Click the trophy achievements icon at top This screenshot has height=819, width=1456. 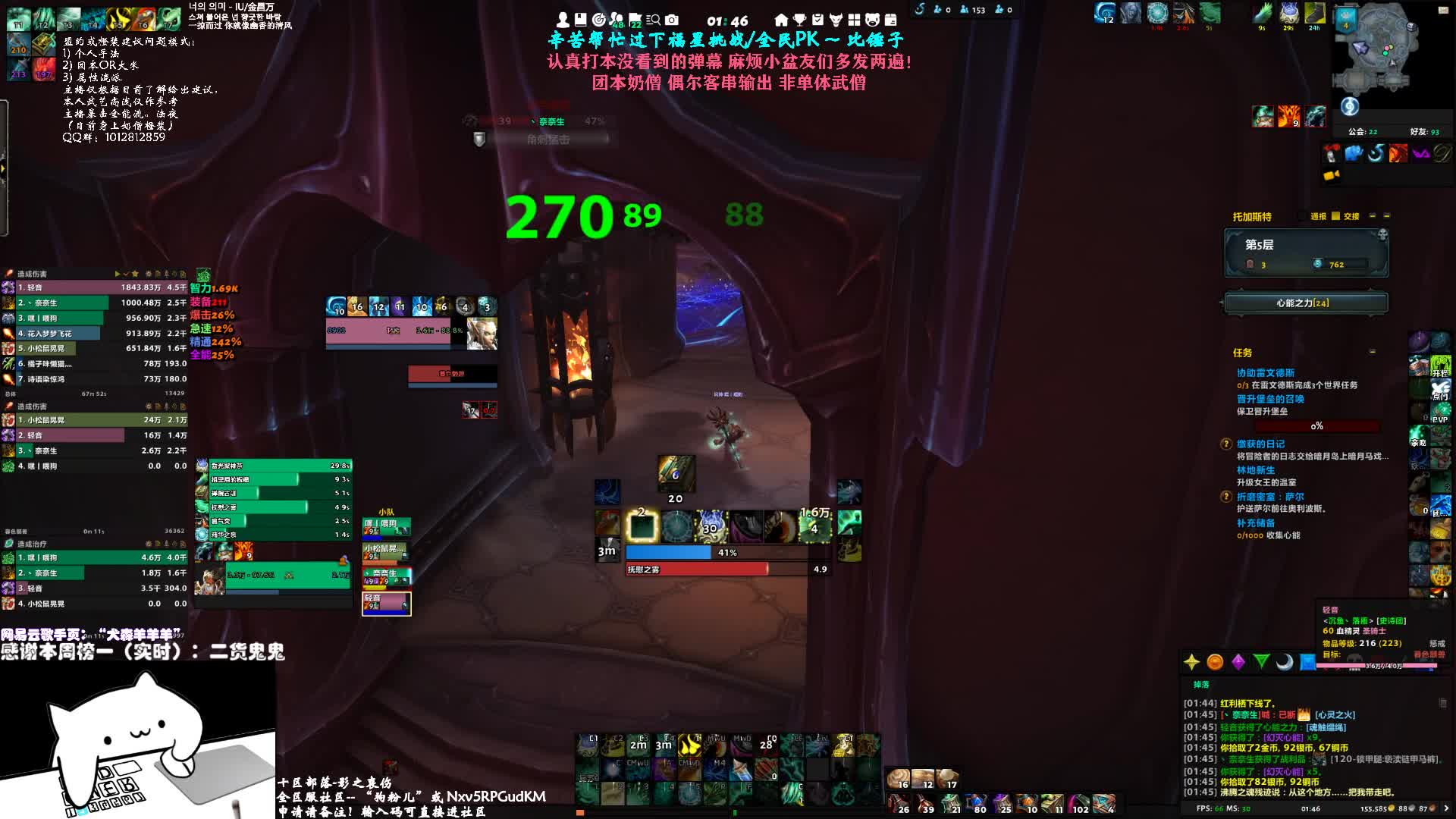click(799, 20)
